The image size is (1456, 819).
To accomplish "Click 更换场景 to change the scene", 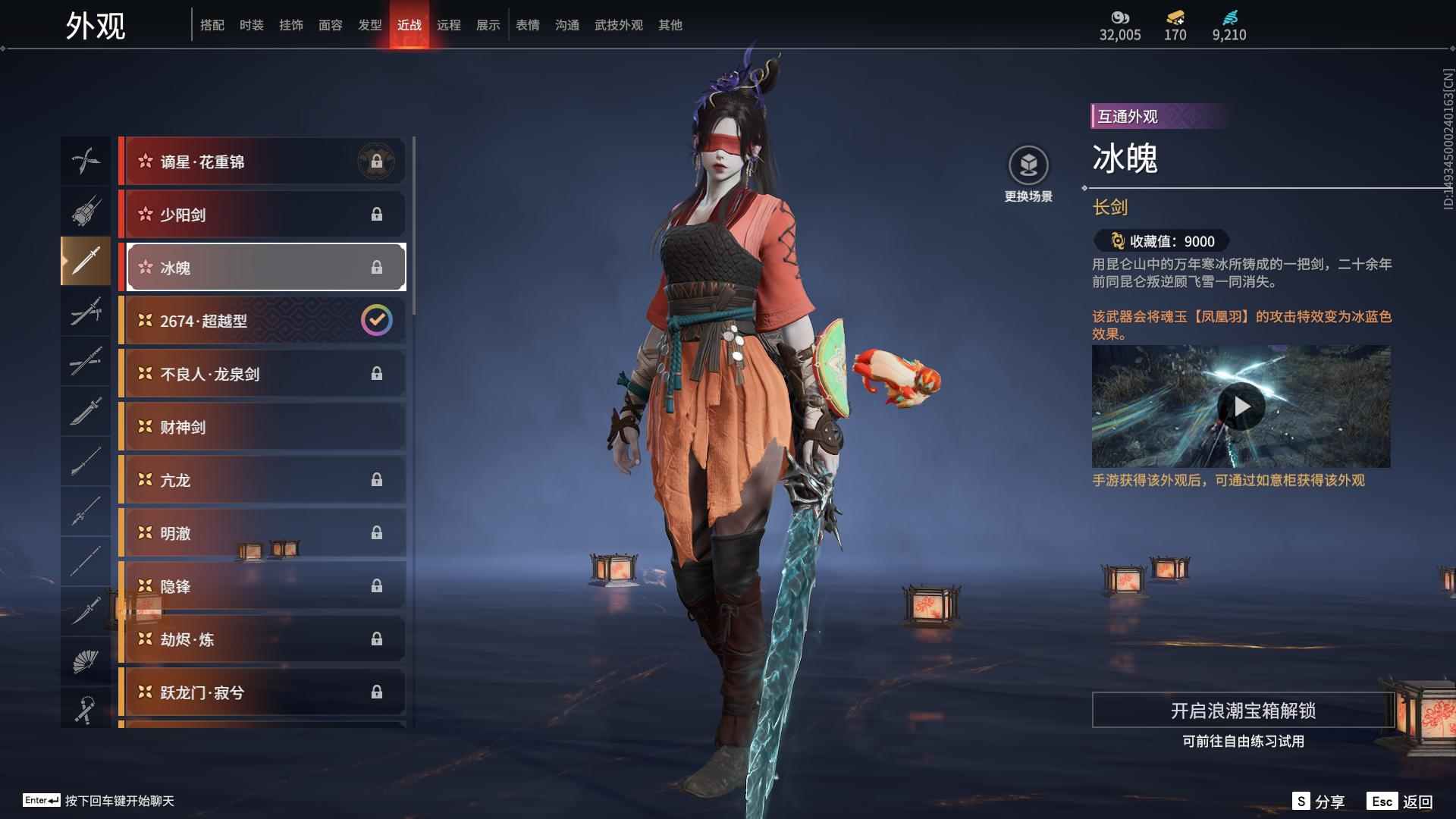I will click(1028, 174).
